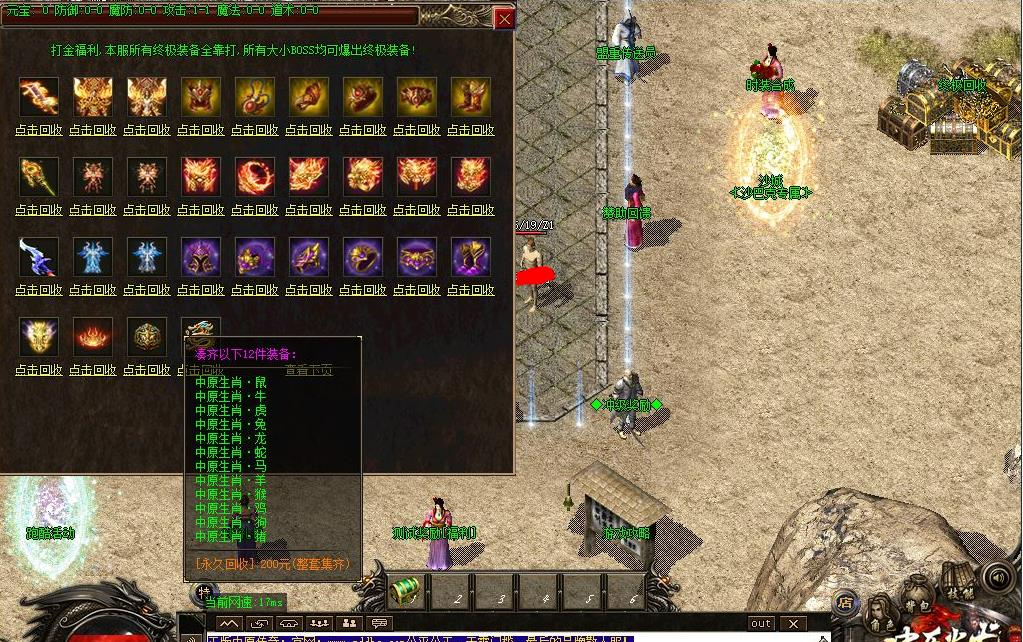The width and height of the screenshot is (1023, 642).
Task: Close the equipment recycle panel
Action: pos(504,18)
